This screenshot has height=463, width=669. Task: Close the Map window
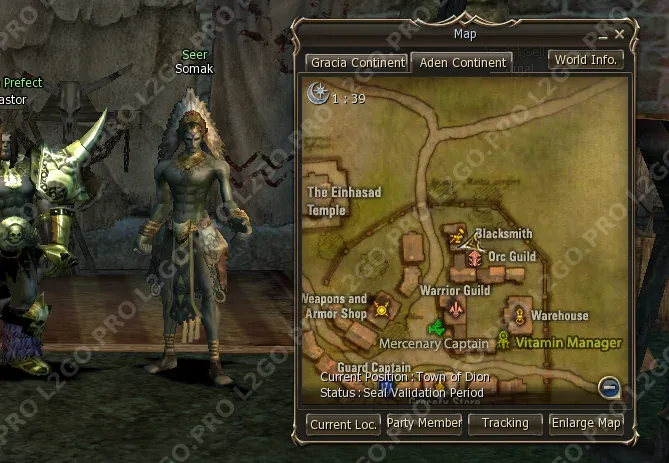click(620, 35)
